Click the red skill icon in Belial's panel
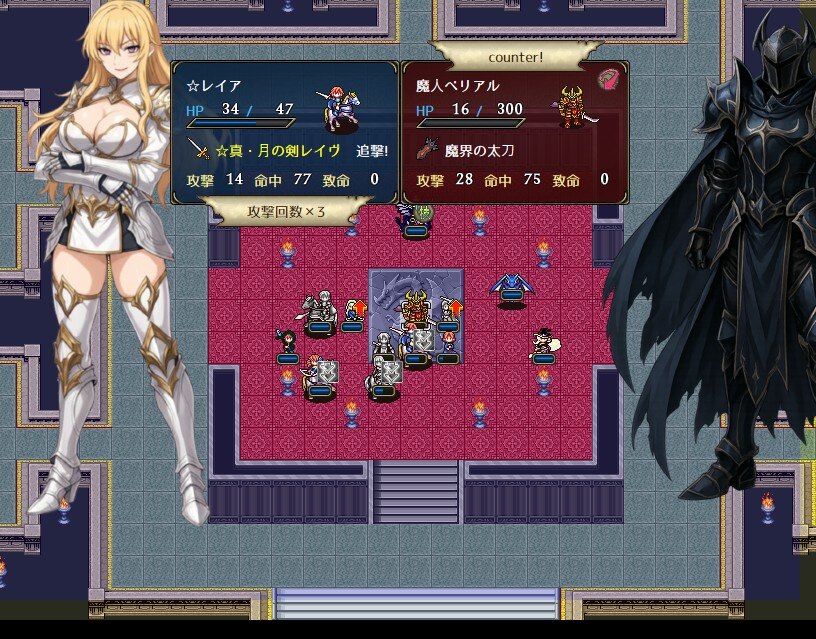The width and height of the screenshot is (816, 639). [x=609, y=80]
